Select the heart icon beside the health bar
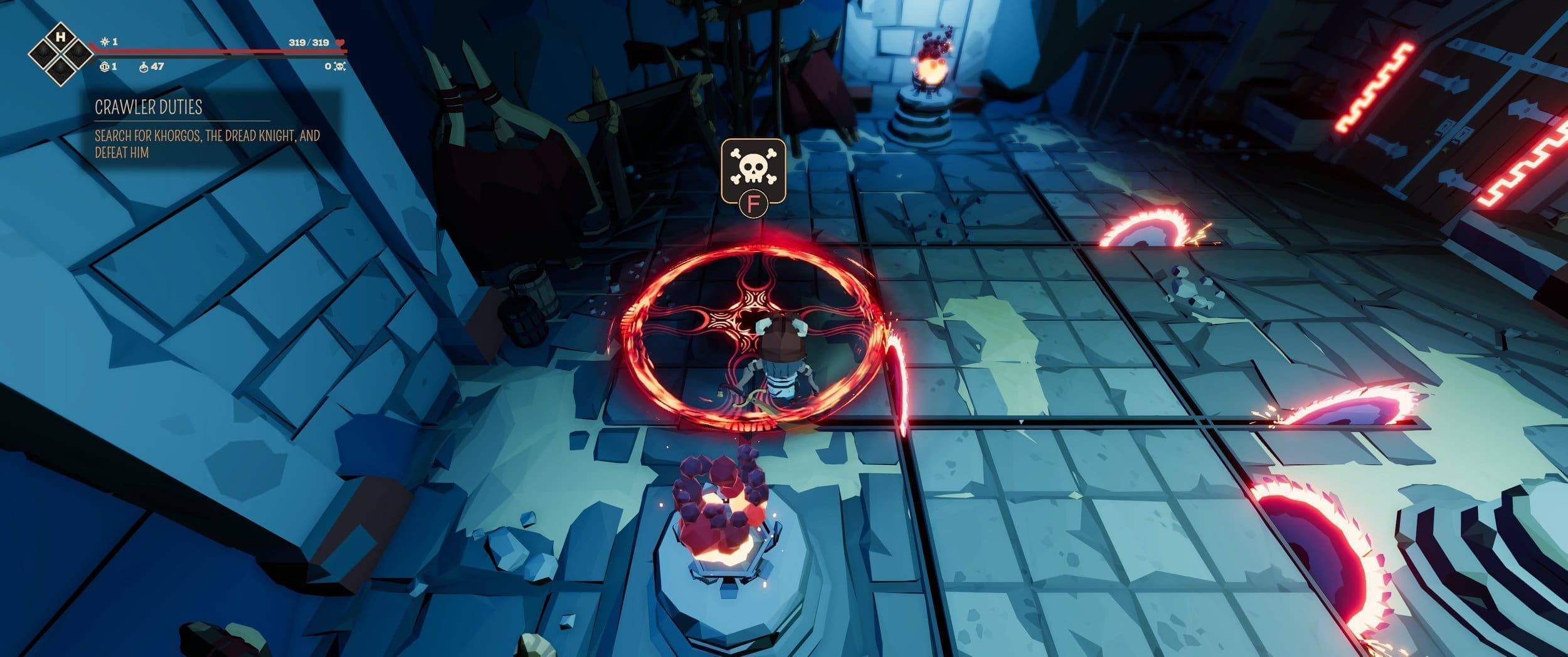Screen dimensions: 1568x657 pyautogui.click(x=339, y=42)
